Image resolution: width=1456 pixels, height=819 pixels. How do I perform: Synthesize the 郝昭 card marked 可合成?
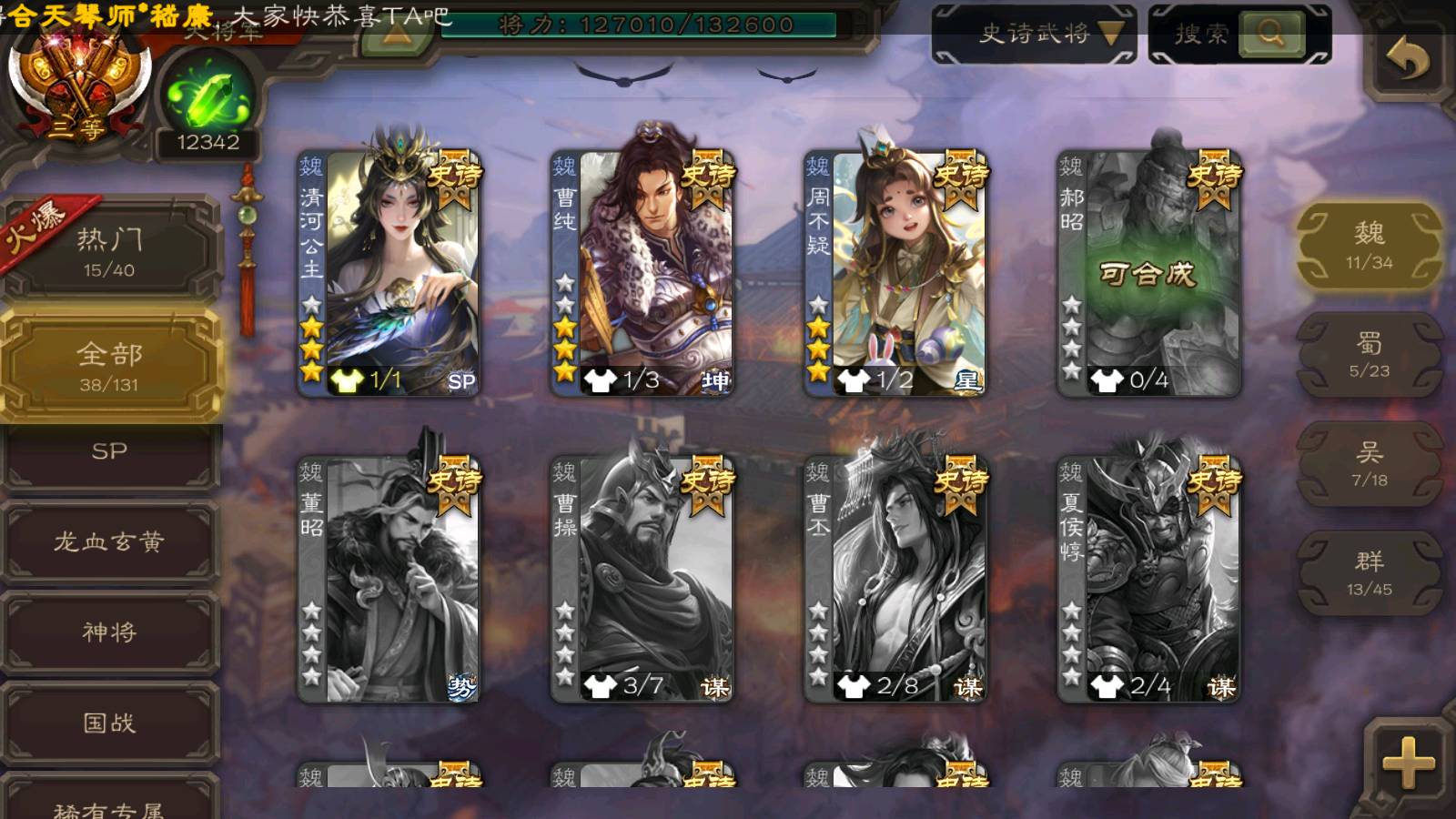click(1148, 273)
